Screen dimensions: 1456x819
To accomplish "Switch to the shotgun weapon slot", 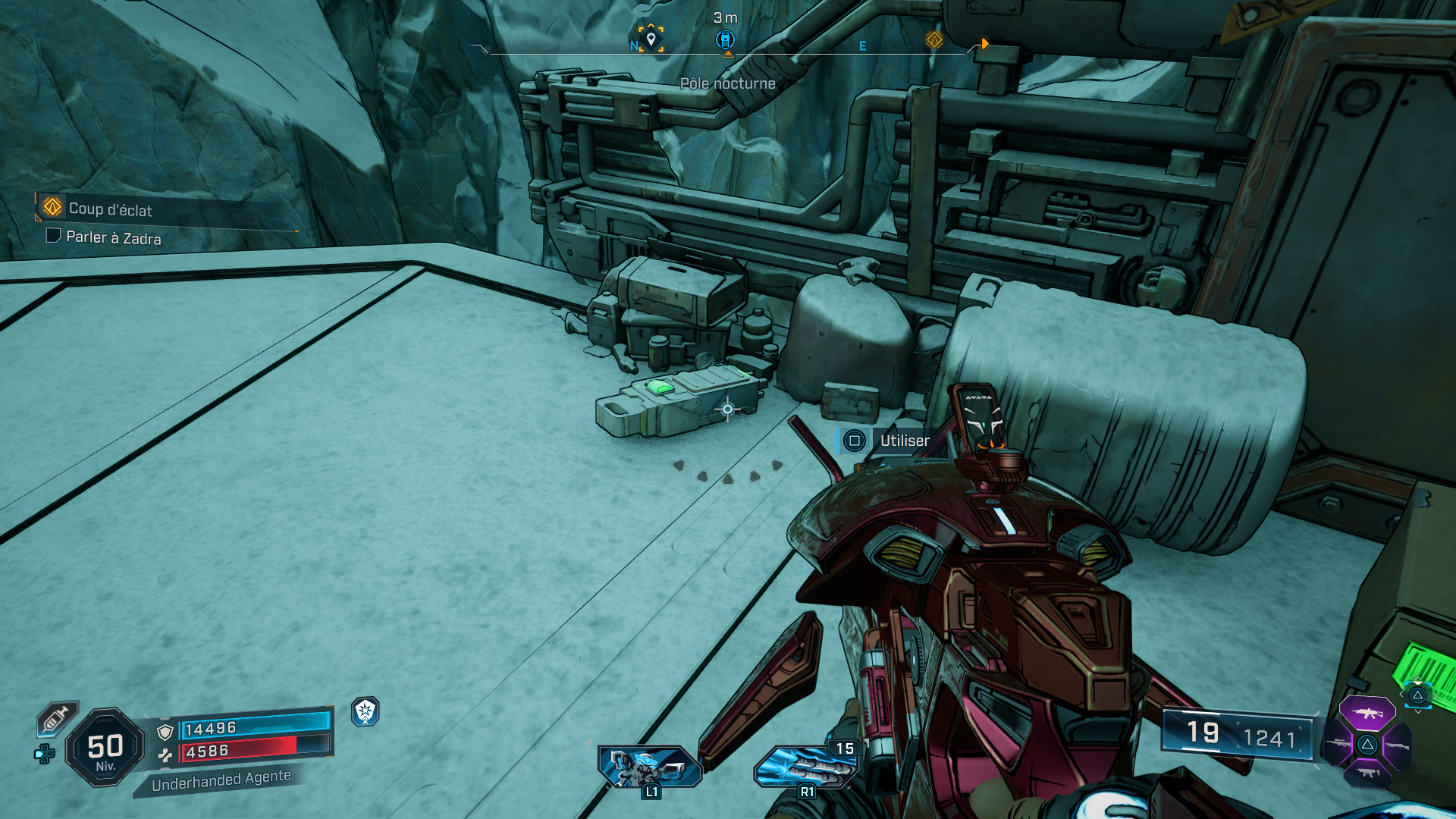I will point(1397,746).
